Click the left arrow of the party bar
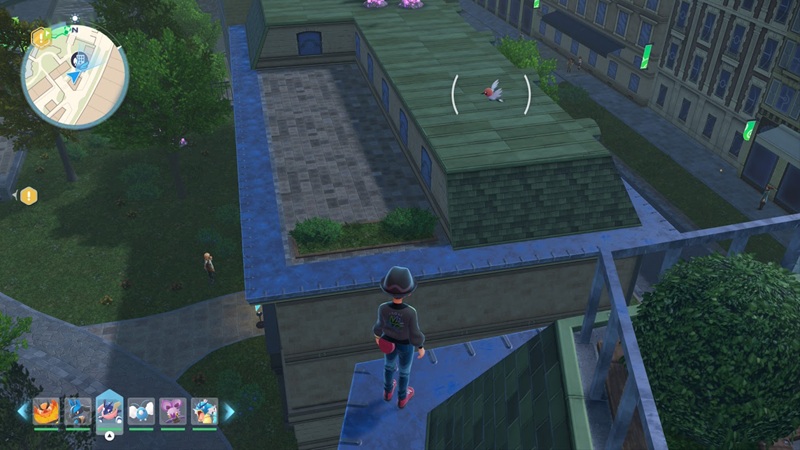Image resolution: width=800 pixels, height=450 pixels. pos(22,411)
